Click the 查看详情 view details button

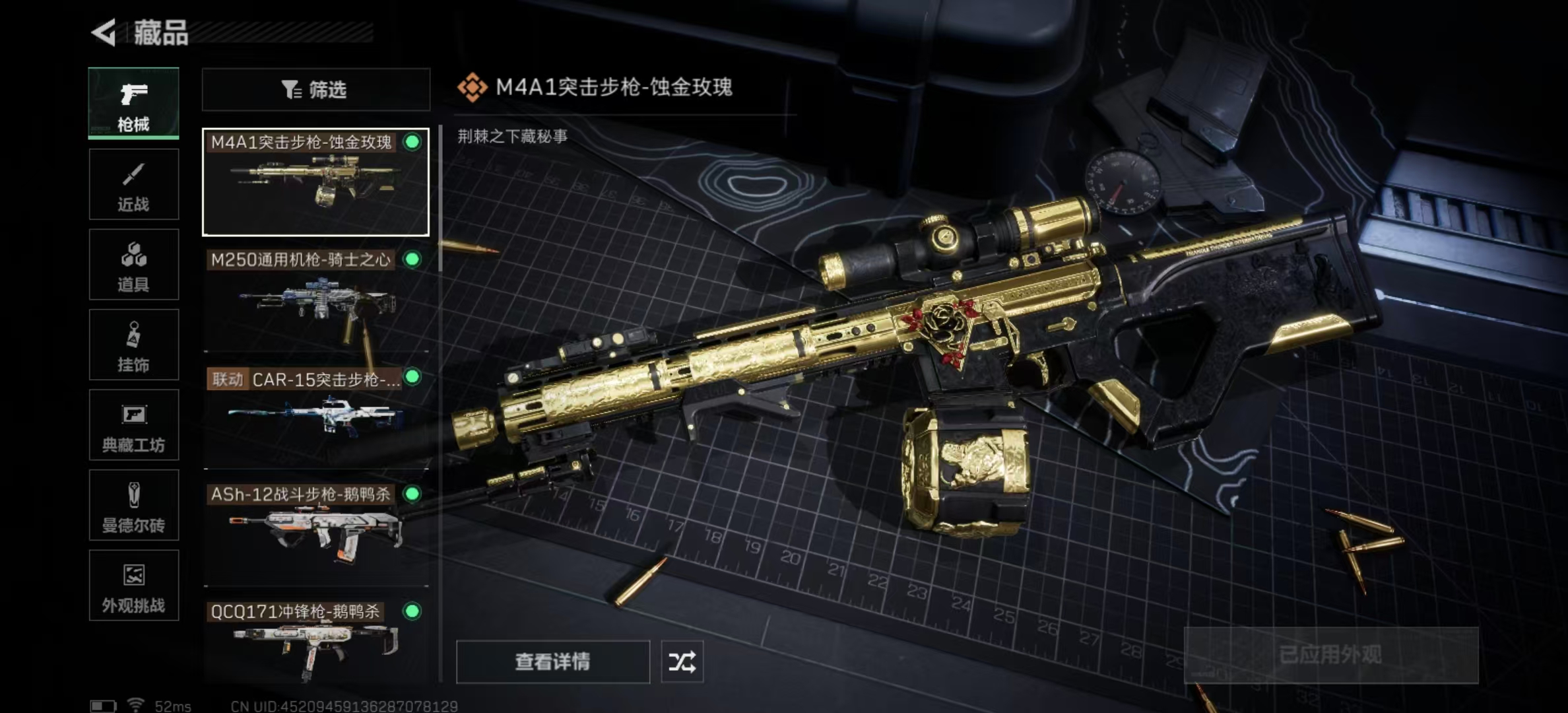(552, 662)
